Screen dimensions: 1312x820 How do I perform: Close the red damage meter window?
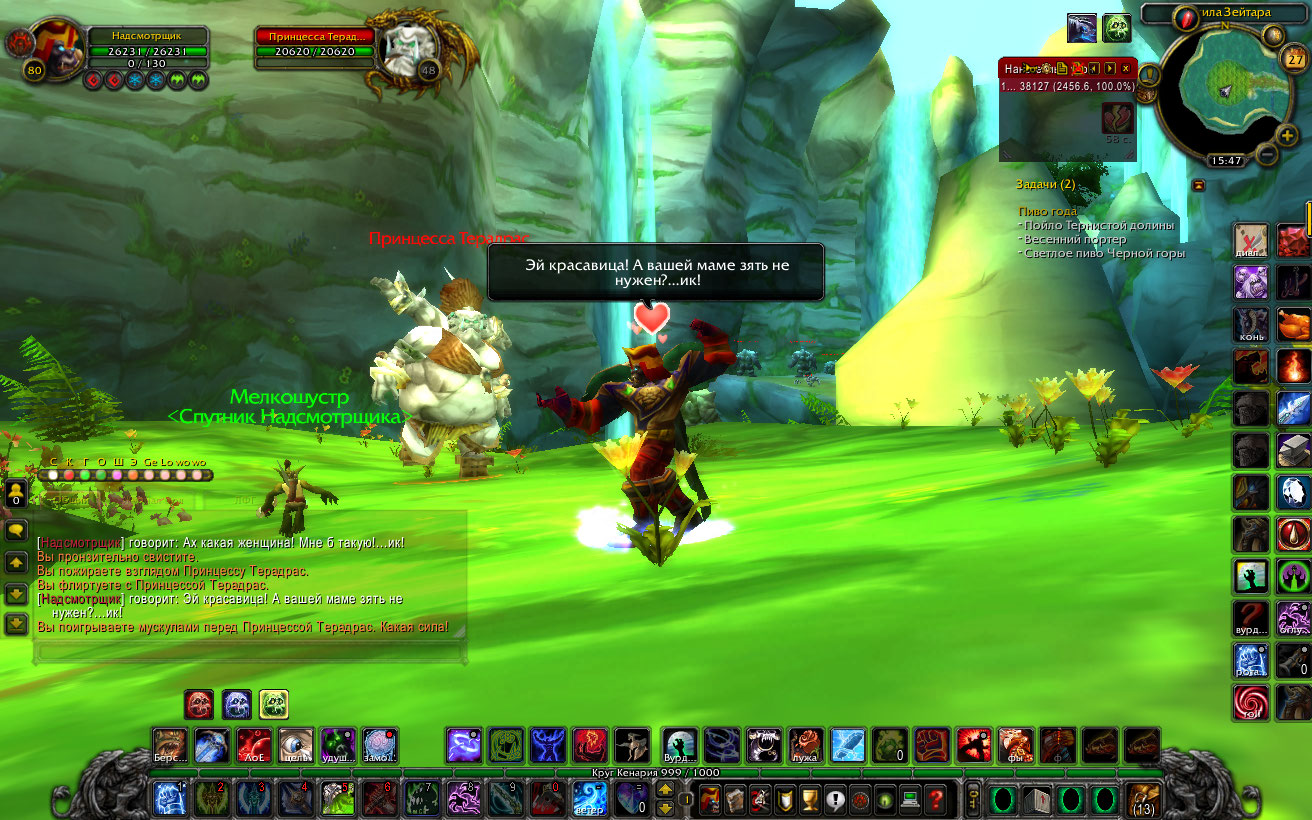tap(1125, 68)
